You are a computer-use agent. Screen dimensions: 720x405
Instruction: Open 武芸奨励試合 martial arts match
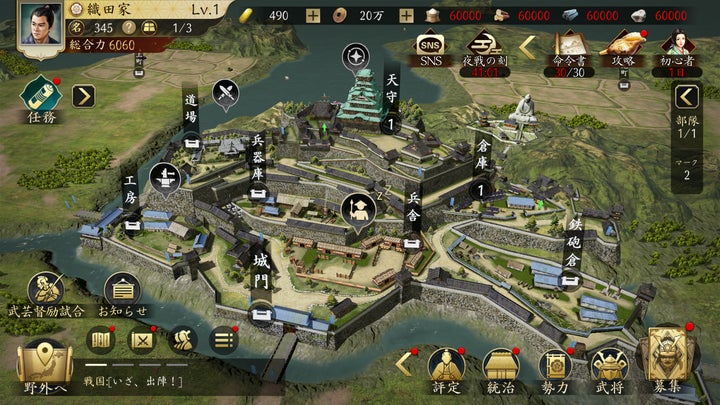[x=46, y=293]
